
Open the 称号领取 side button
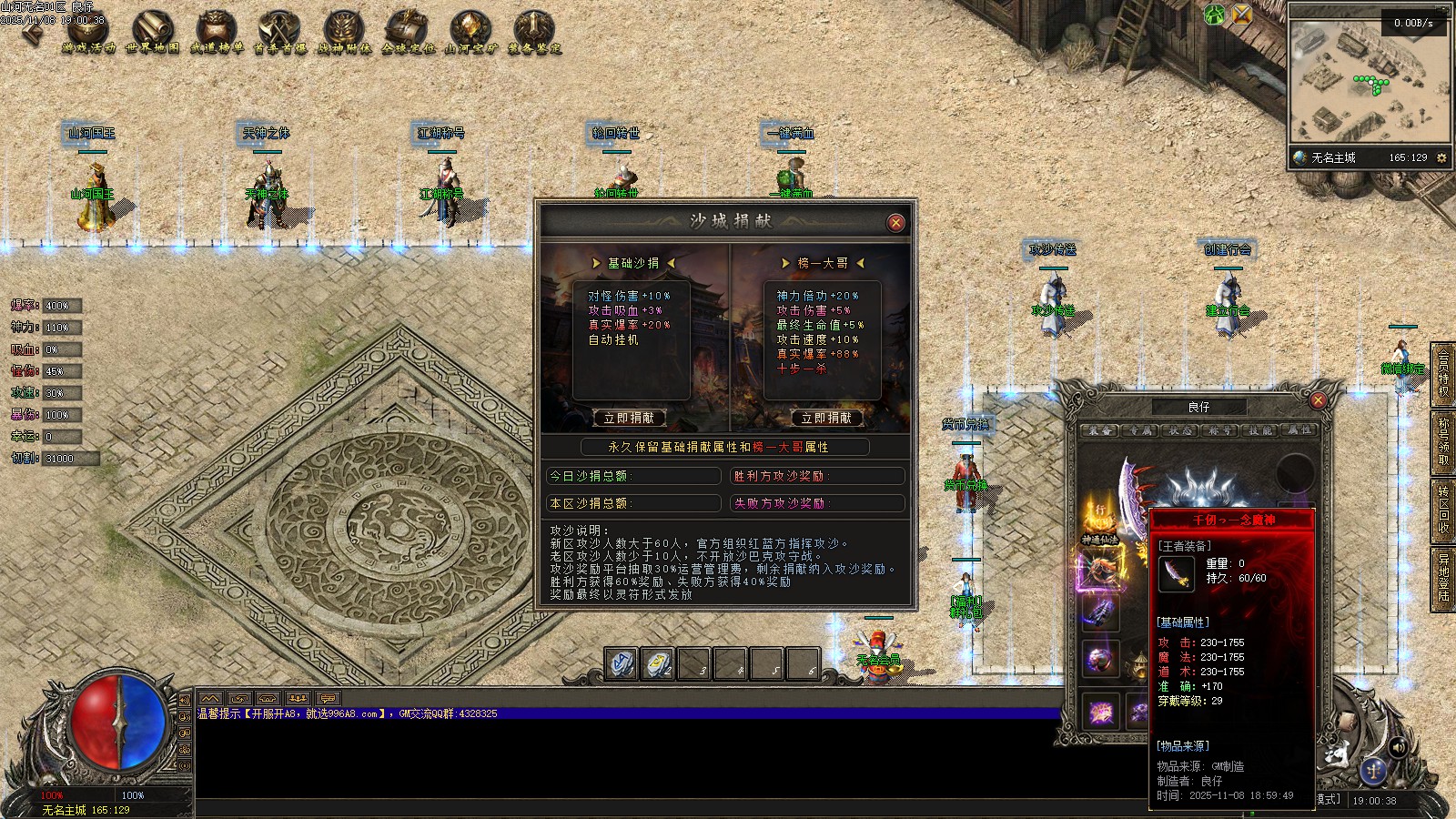[x=1443, y=441]
